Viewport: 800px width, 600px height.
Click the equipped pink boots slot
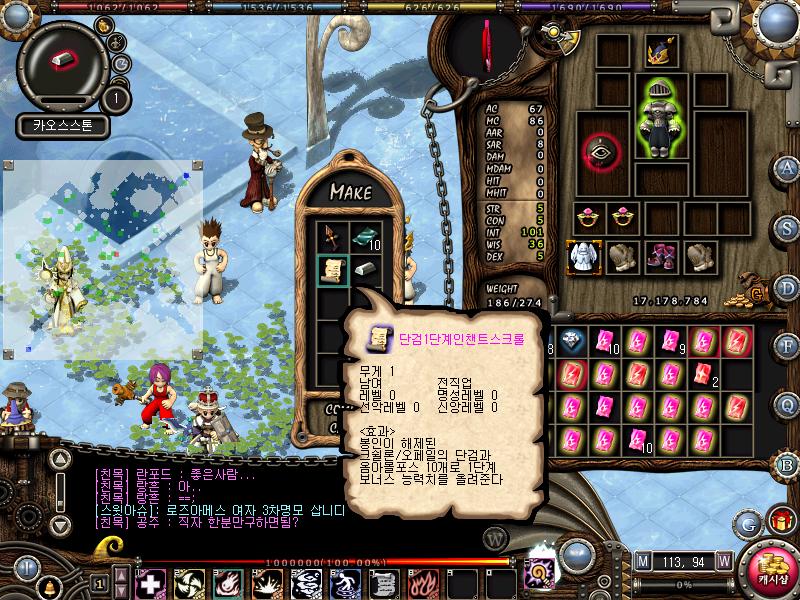click(x=660, y=256)
